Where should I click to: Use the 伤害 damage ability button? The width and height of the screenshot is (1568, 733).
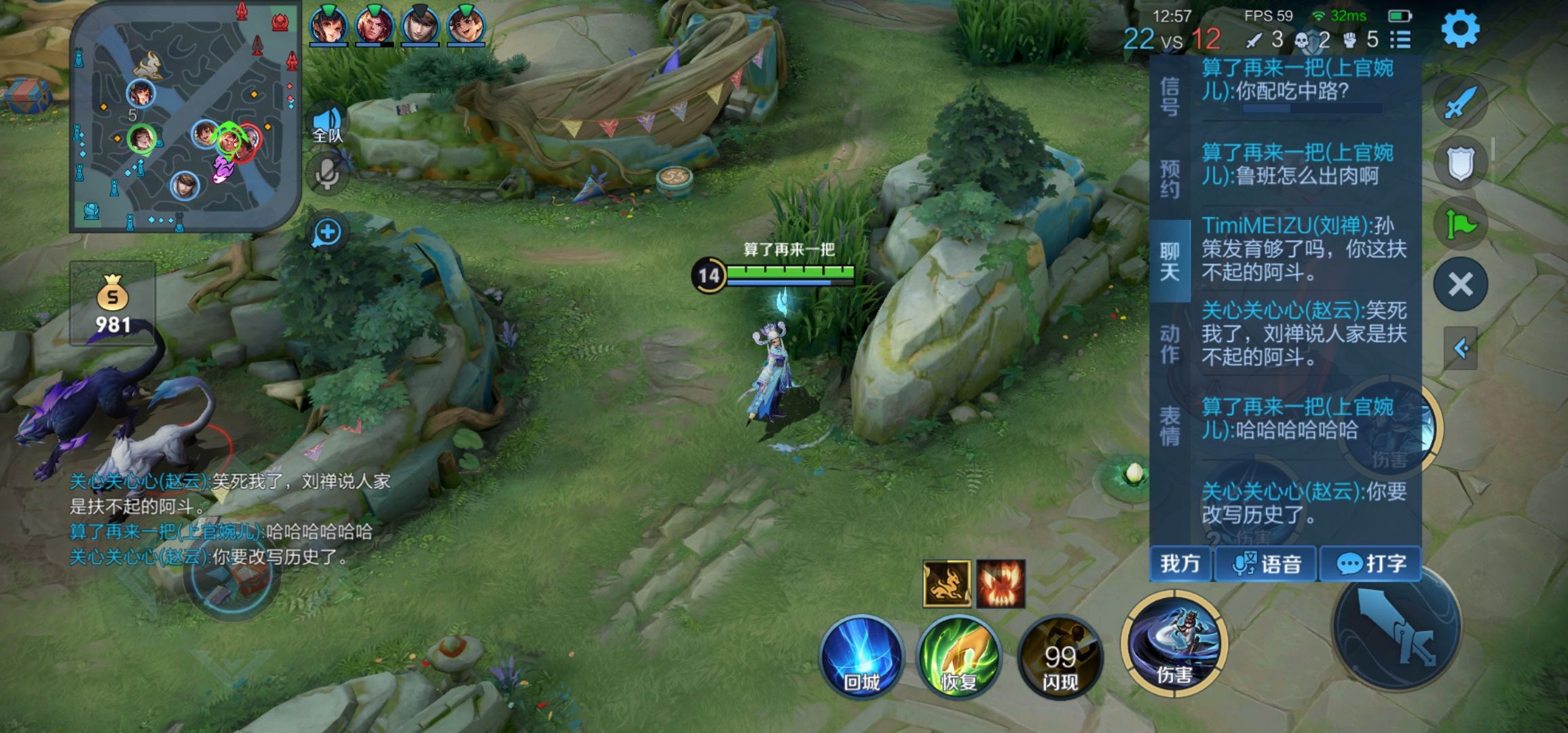click(1174, 643)
